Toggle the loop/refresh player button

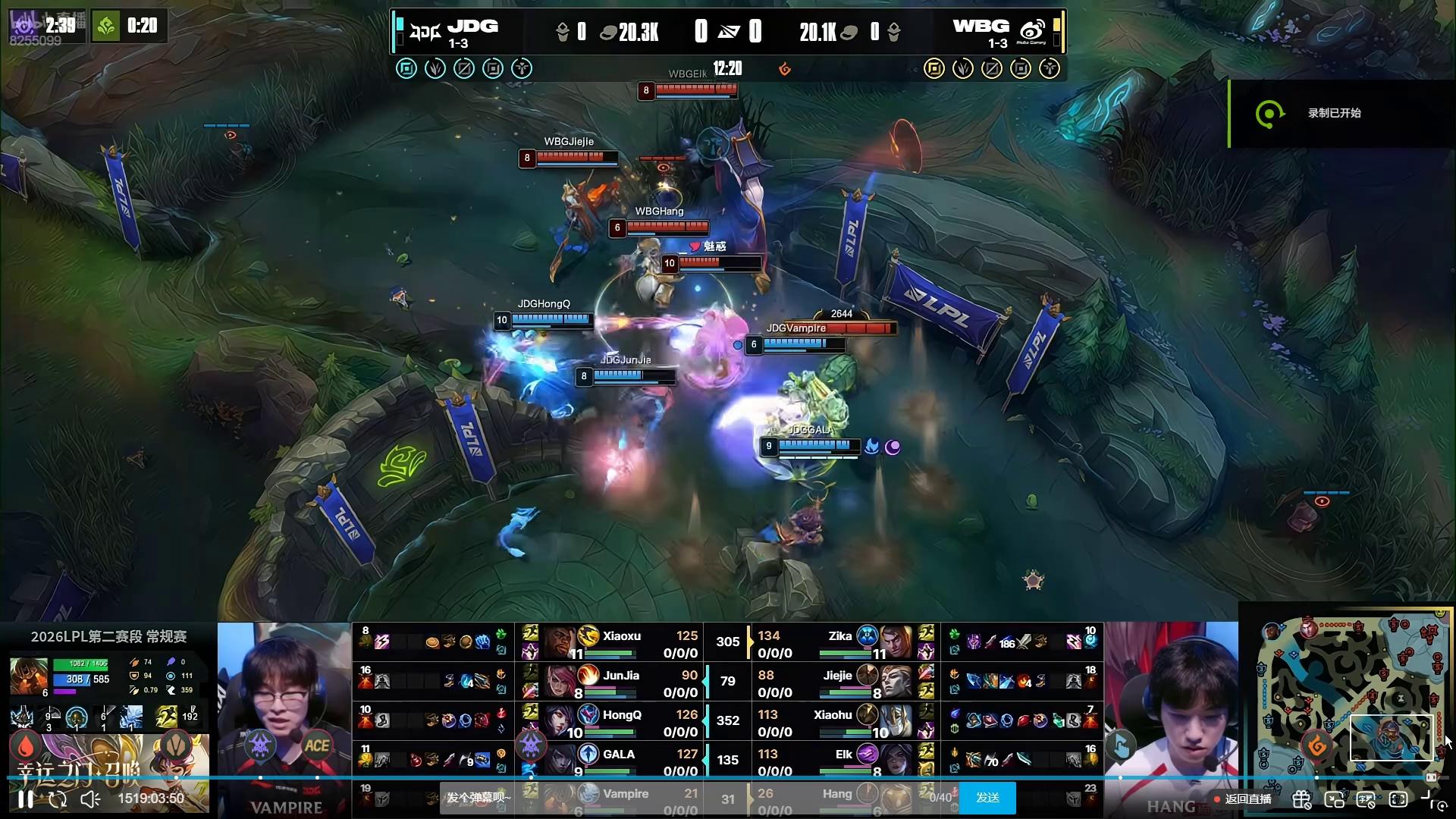coord(58,799)
